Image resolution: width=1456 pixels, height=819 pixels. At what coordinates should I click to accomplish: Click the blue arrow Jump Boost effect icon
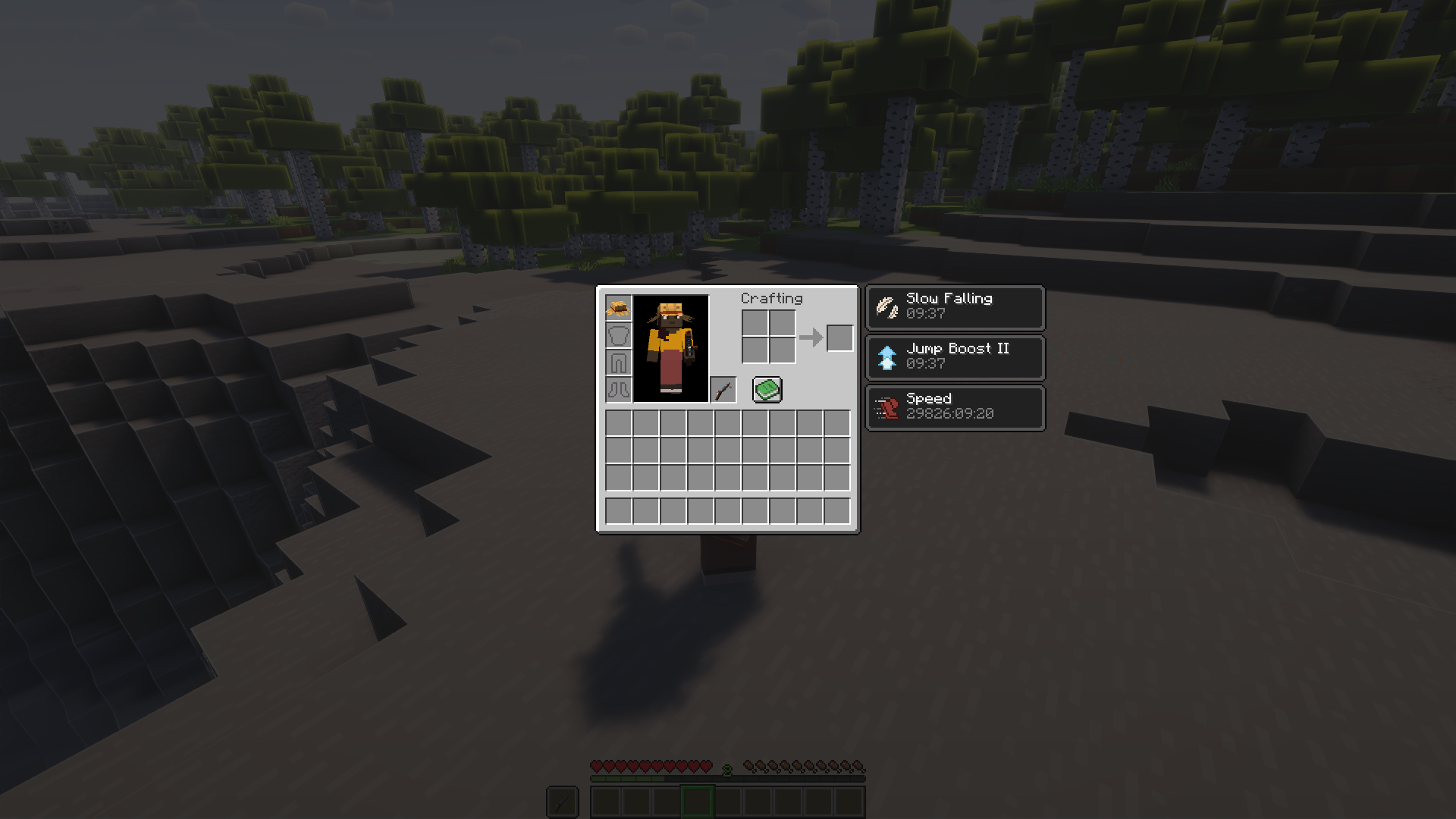click(x=886, y=356)
